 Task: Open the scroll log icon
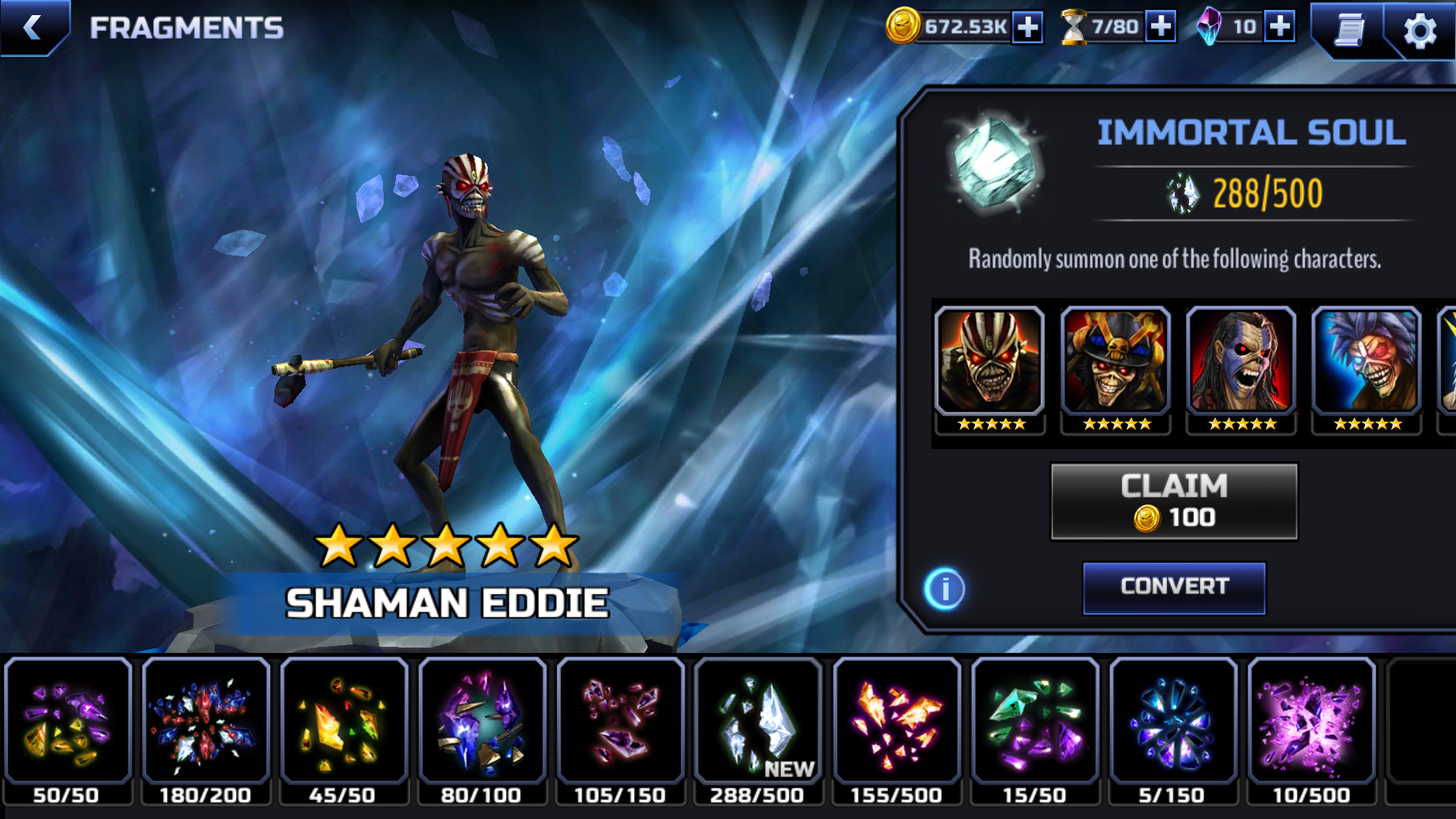[x=1350, y=30]
